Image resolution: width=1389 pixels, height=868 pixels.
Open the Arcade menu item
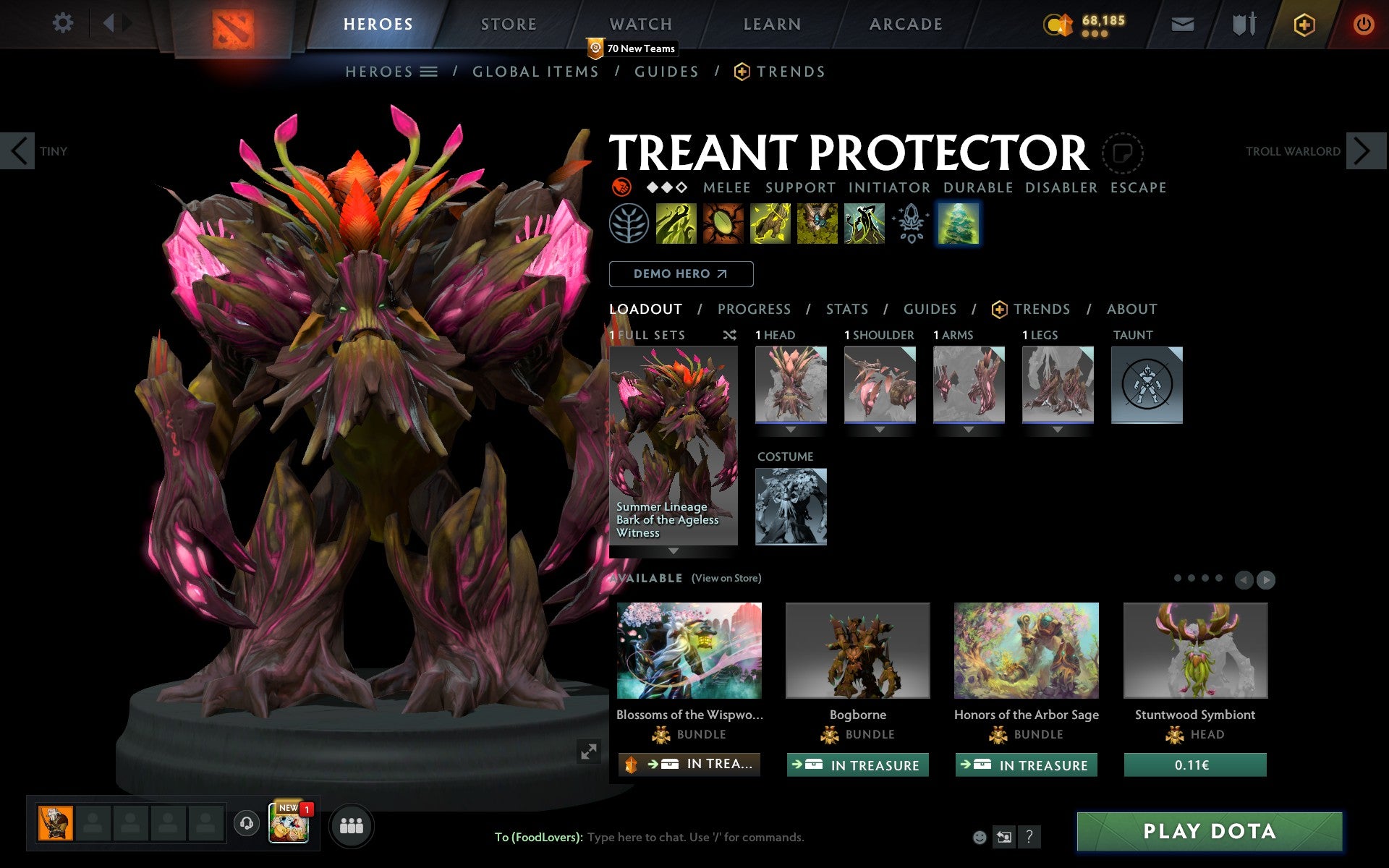905,24
